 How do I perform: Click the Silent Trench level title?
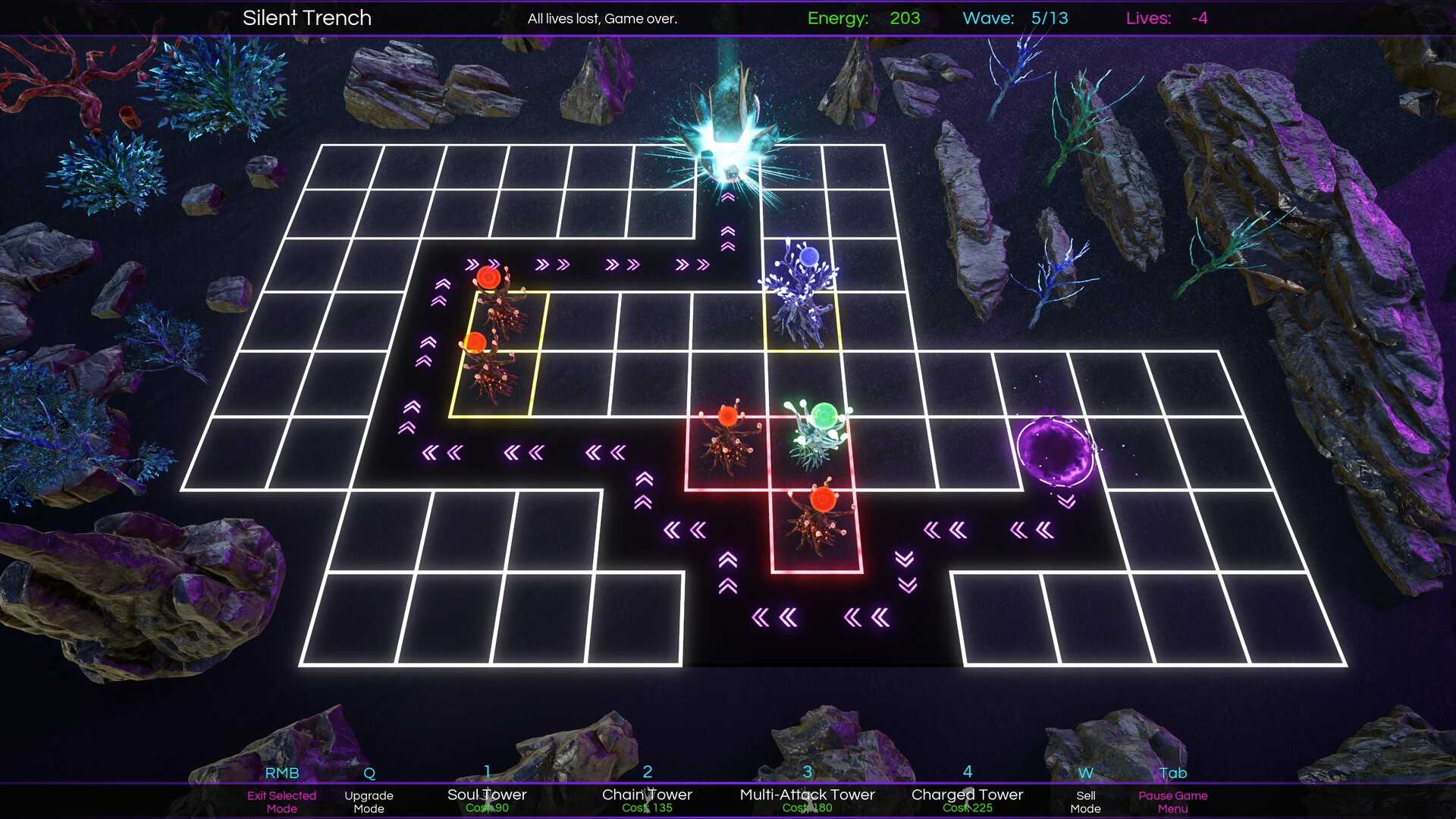(x=306, y=17)
